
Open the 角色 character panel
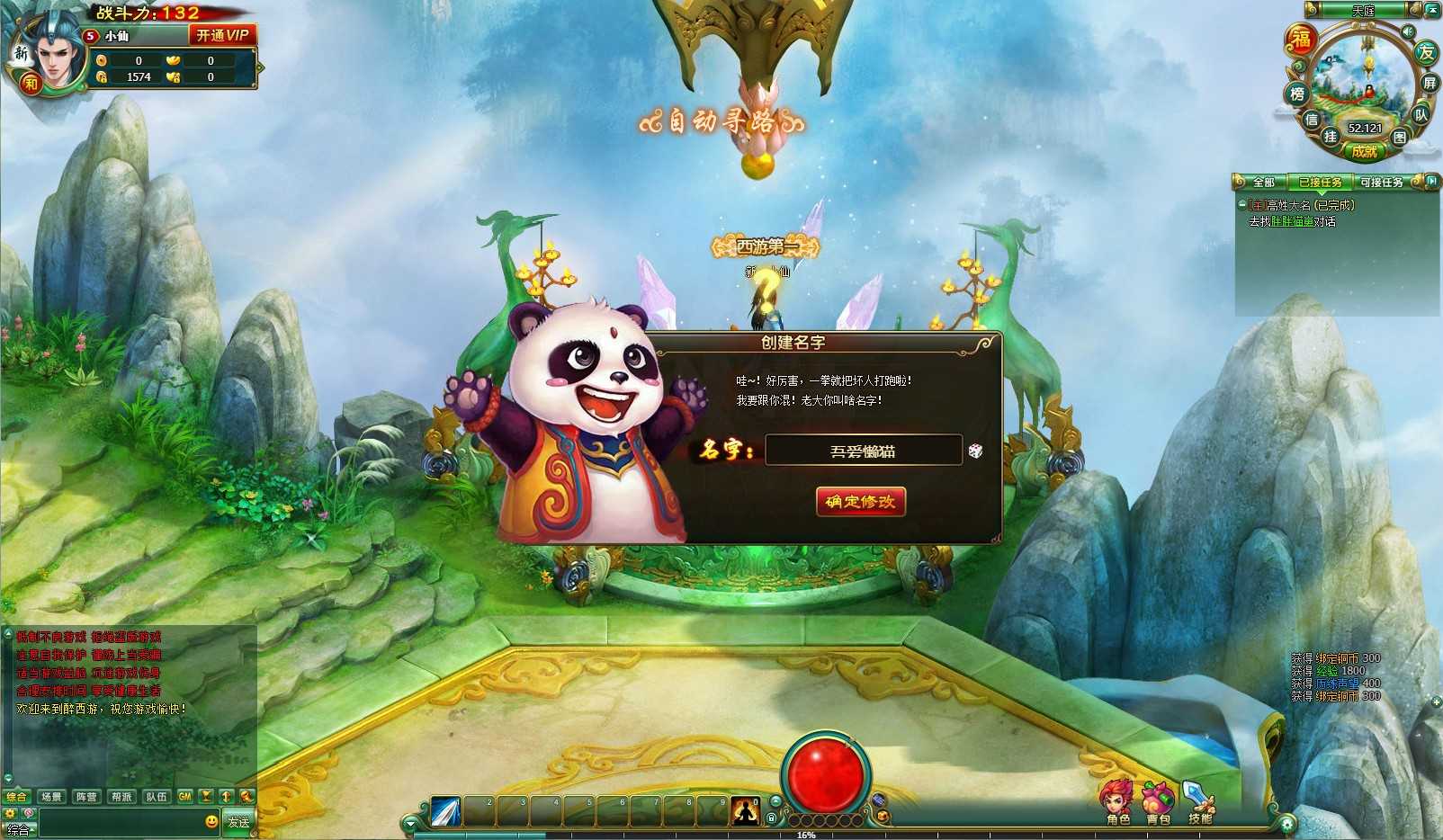(x=1117, y=802)
